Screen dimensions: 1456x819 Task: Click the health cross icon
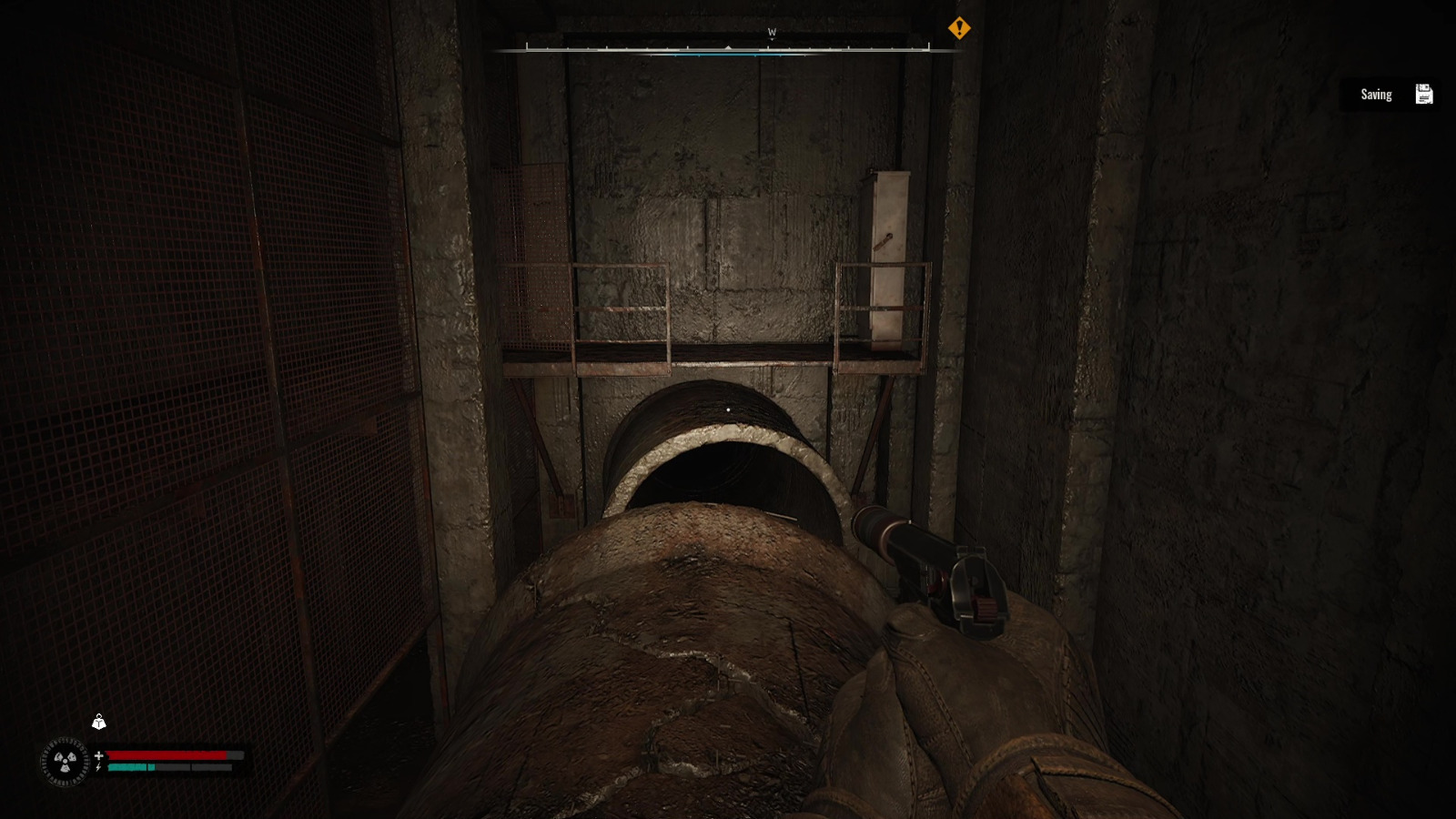pos(99,755)
